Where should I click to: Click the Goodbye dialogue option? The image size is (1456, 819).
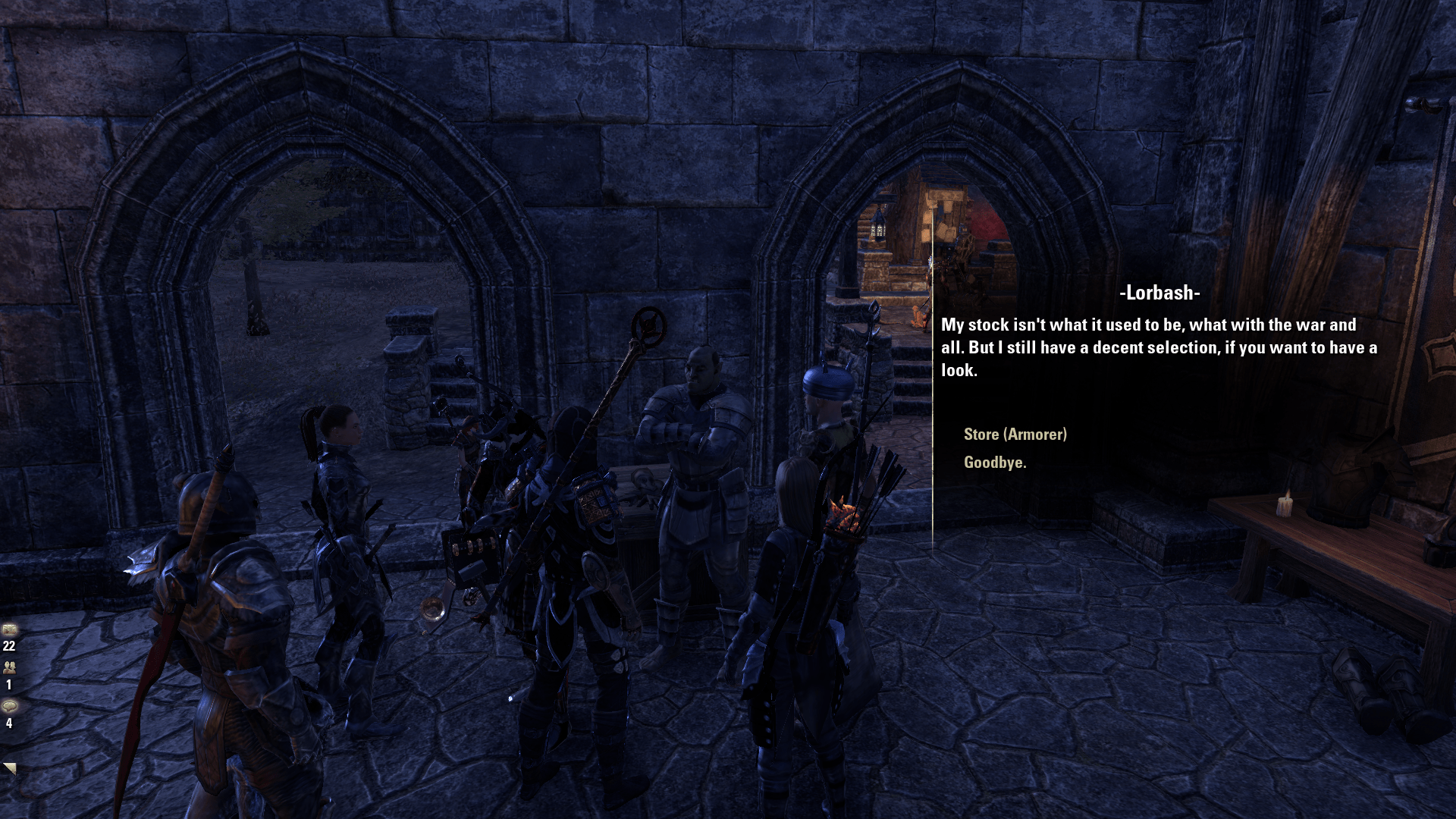pos(994,464)
